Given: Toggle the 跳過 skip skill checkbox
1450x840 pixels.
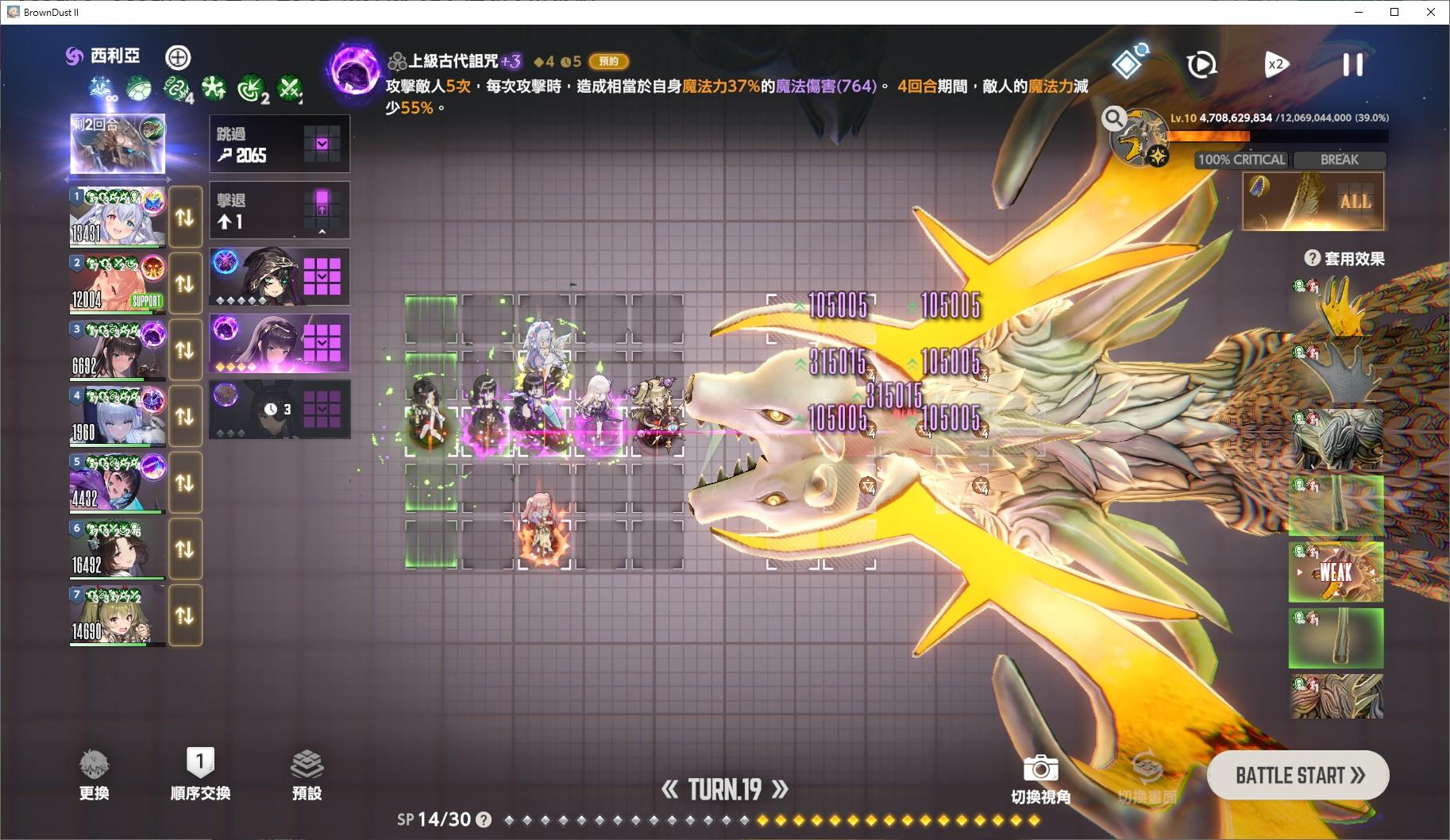Looking at the screenshot, I should coord(322,143).
